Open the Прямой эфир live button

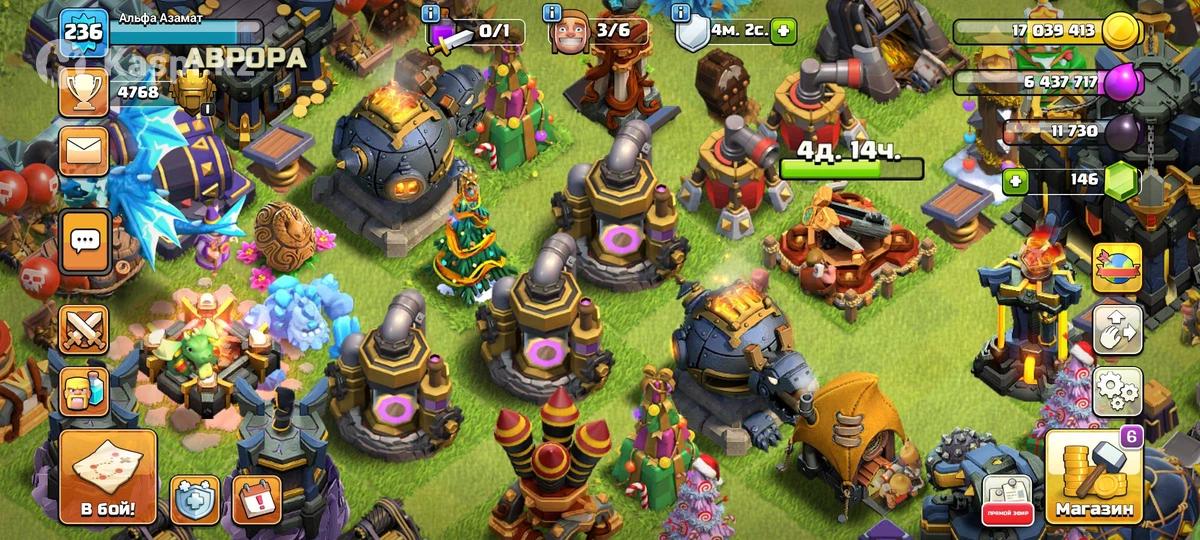coord(1006,500)
